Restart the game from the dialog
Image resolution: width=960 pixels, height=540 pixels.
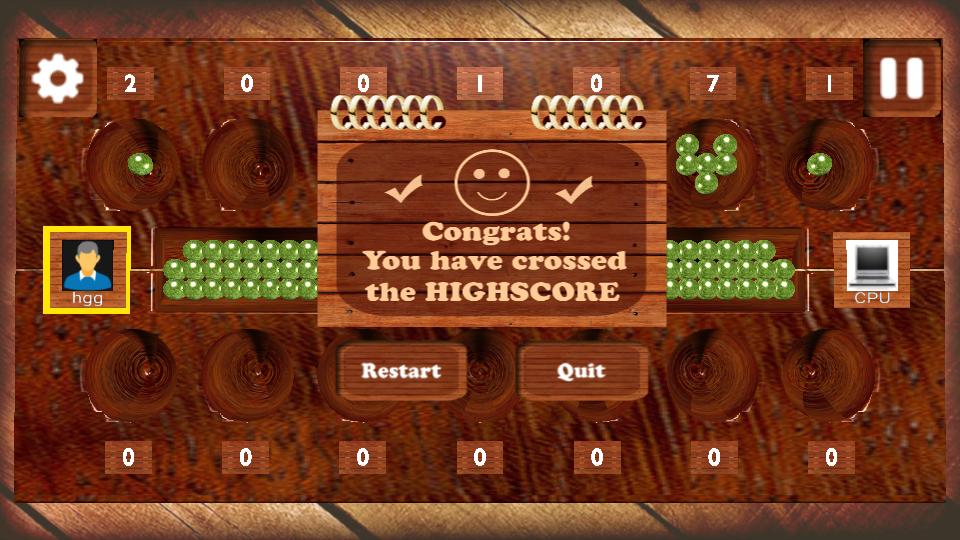(401, 371)
